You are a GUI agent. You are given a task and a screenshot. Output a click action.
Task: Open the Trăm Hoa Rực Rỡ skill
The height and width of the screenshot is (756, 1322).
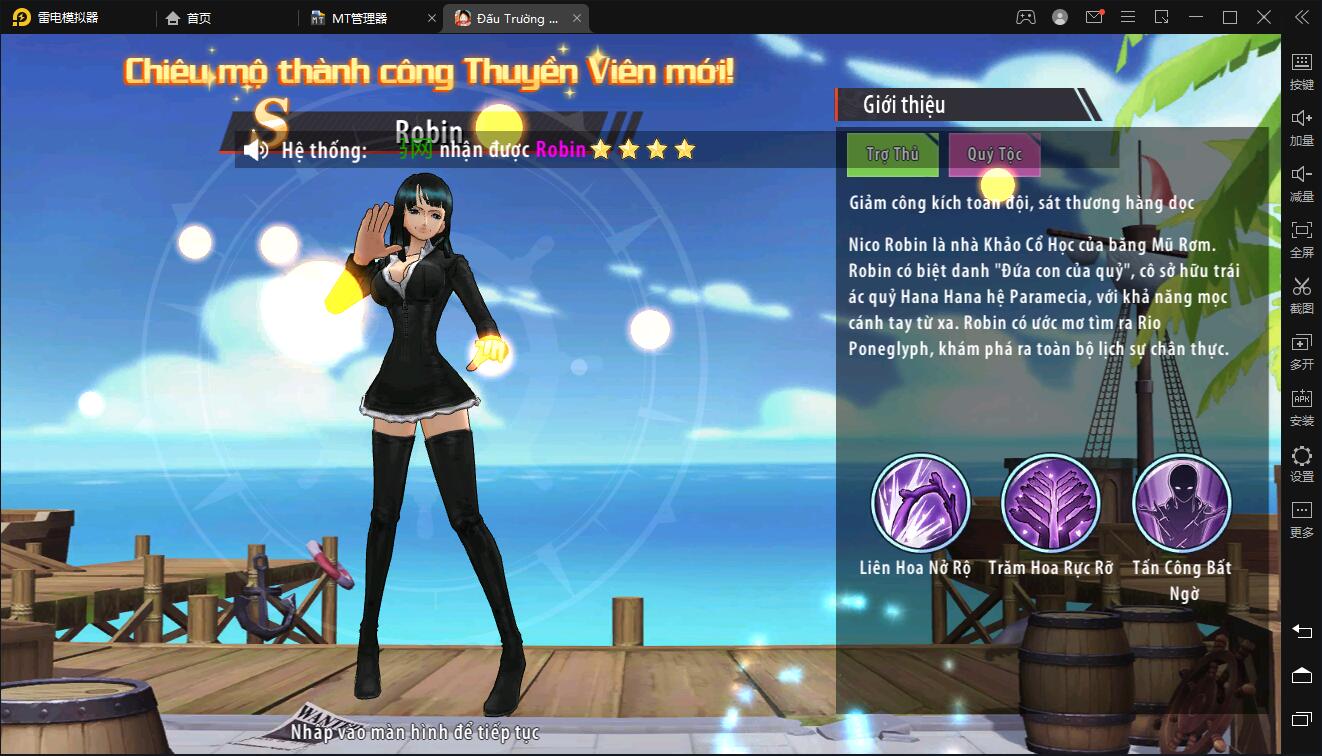click(x=1050, y=503)
